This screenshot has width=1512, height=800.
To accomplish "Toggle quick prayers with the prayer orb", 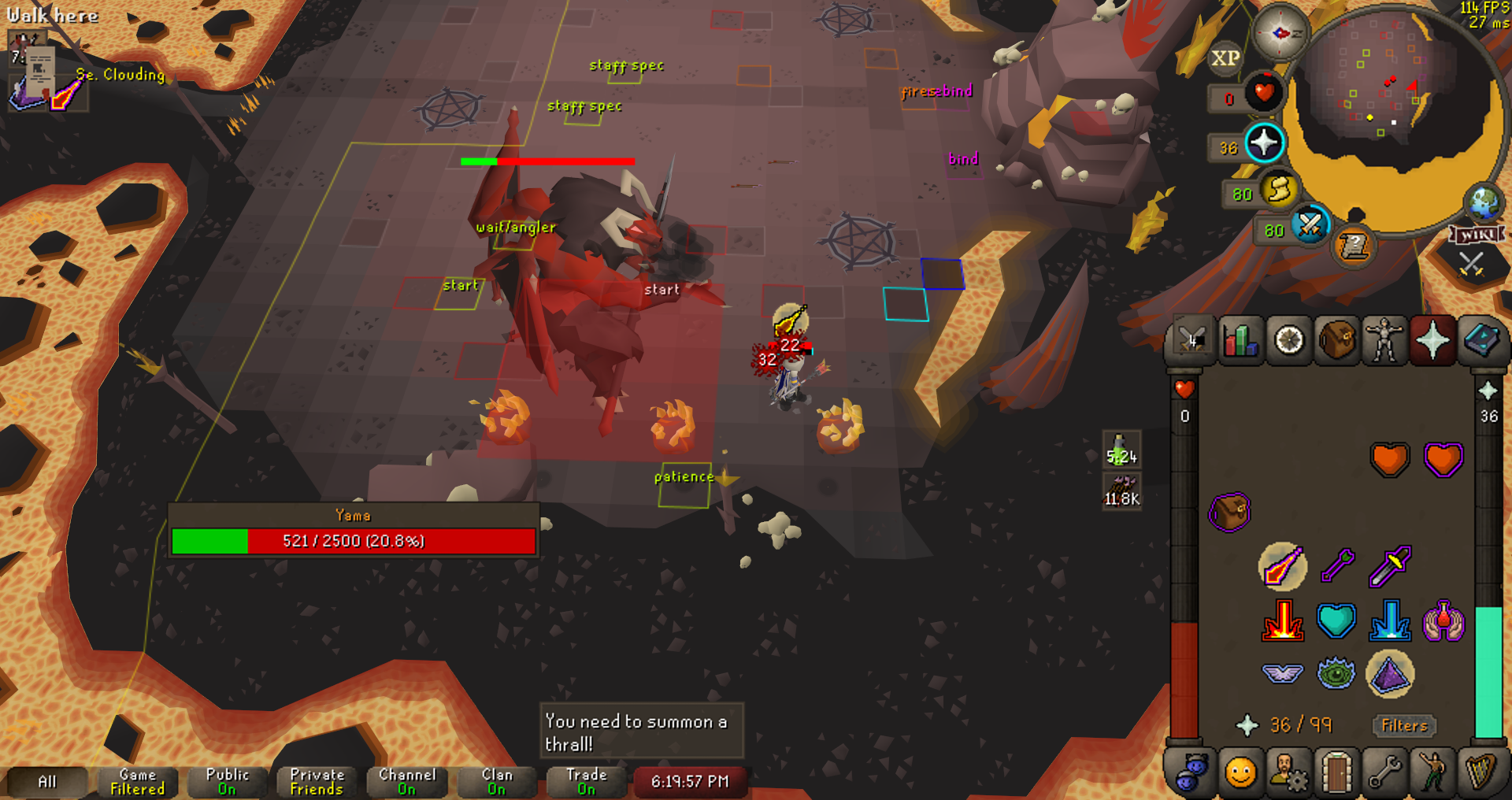I will [1264, 144].
